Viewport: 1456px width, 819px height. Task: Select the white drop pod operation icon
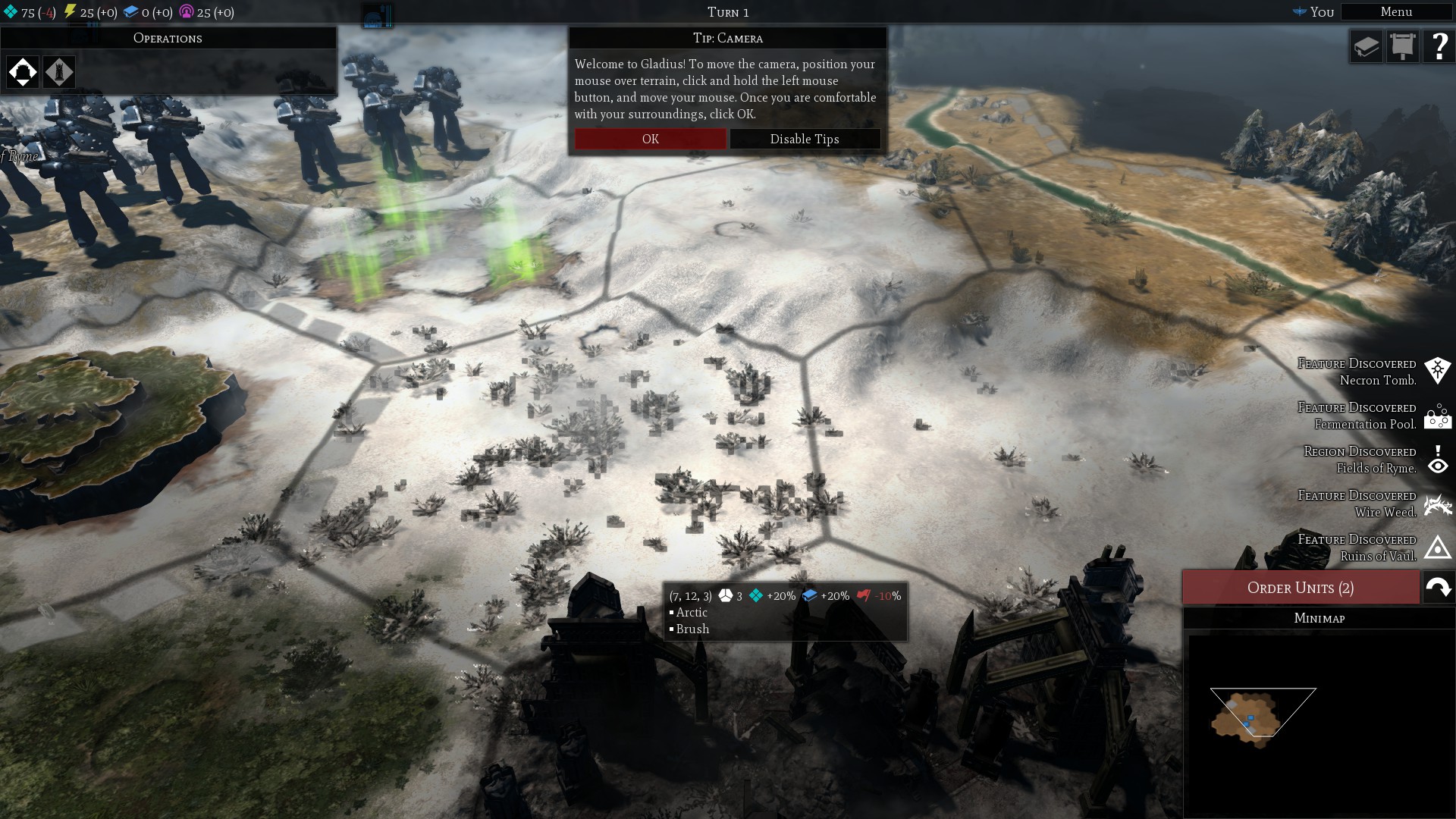[23, 72]
